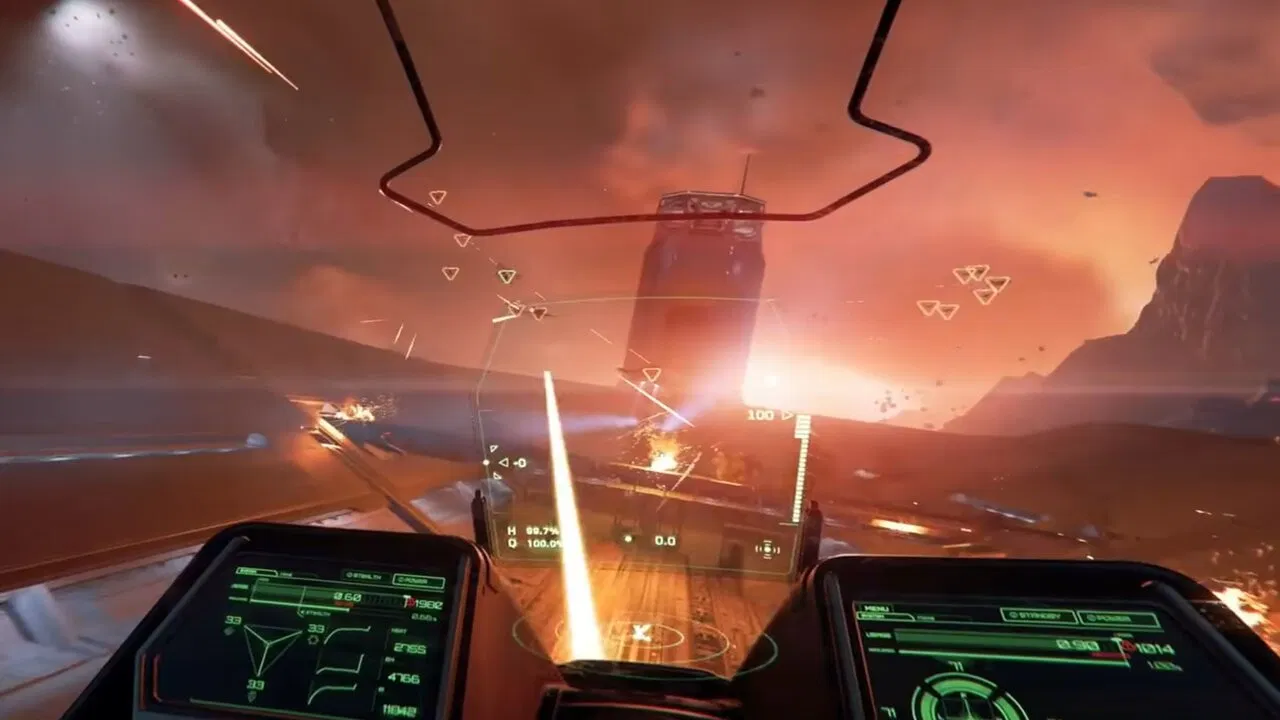Select Power button on left cockpit panel

click(x=419, y=581)
